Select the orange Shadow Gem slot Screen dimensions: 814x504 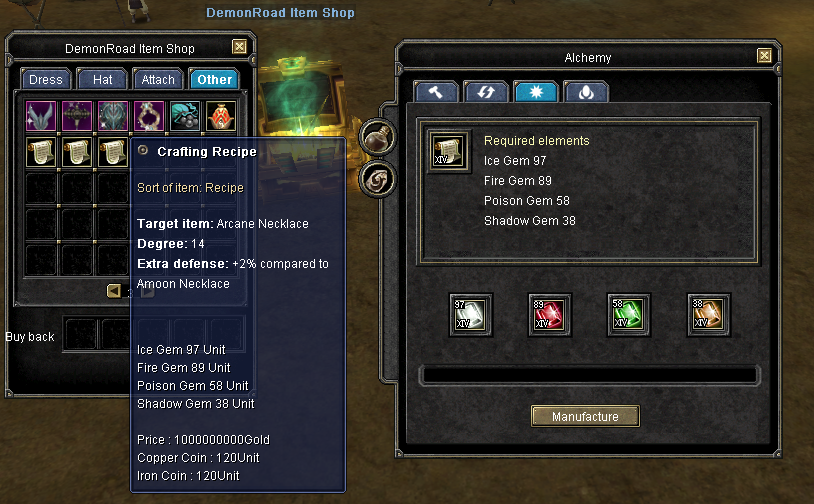click(x=709, y=314)
